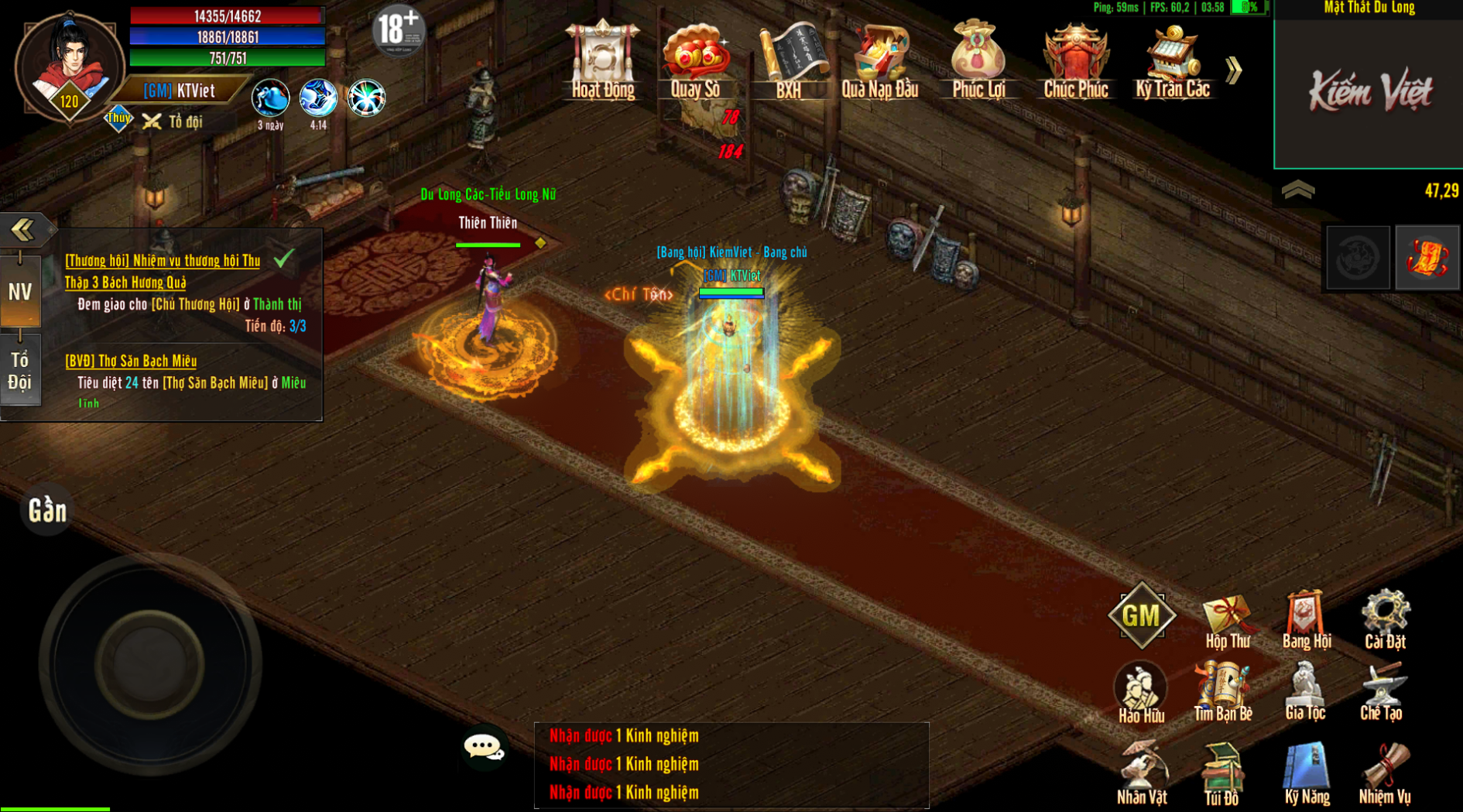The image size is (1463, 812).
Task: Open the Kỳ Trân Các shop
Action: point(1172,62)
